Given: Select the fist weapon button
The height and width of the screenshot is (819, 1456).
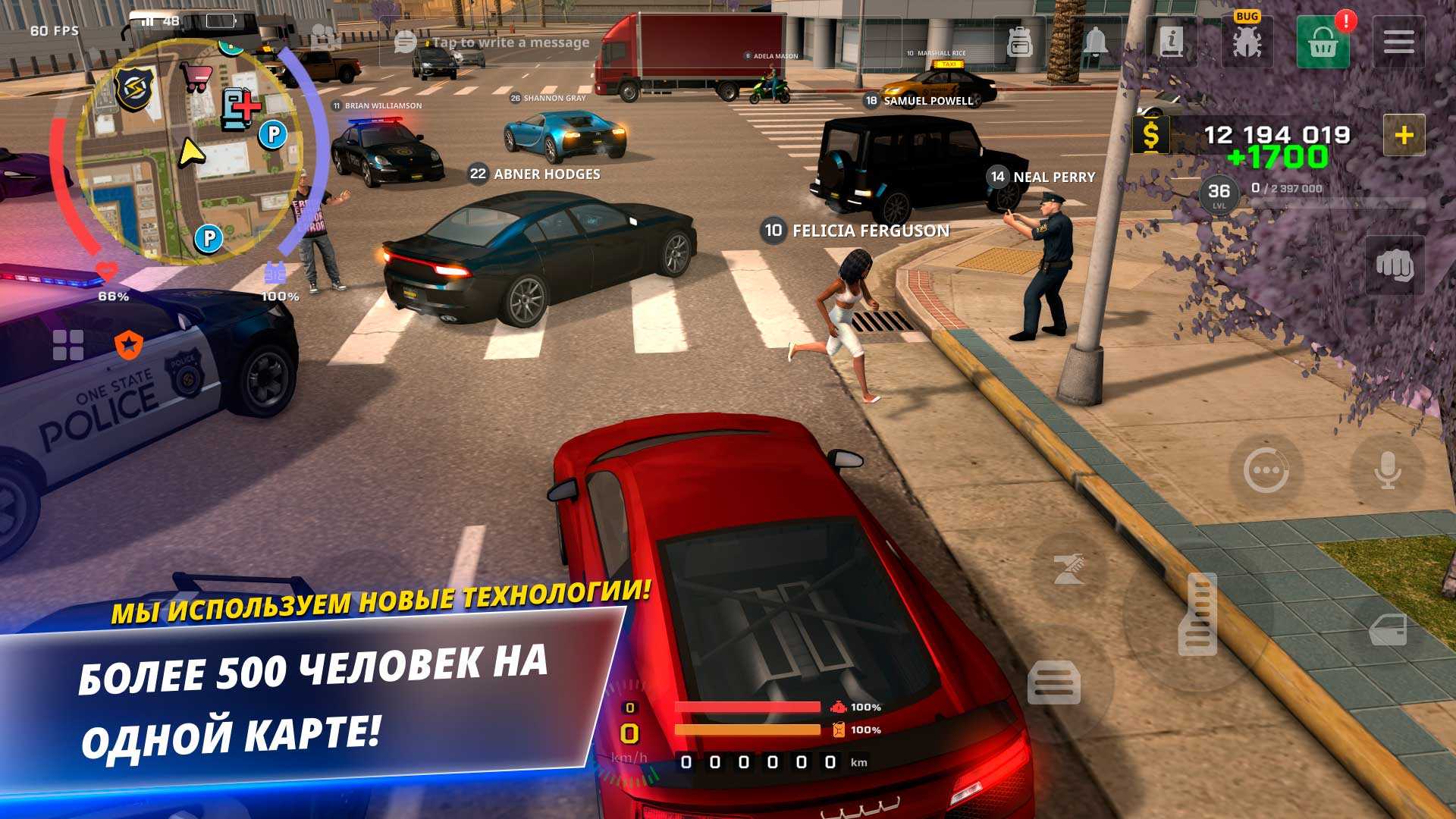Looking at the screenshot, I should coord(1394,265).
